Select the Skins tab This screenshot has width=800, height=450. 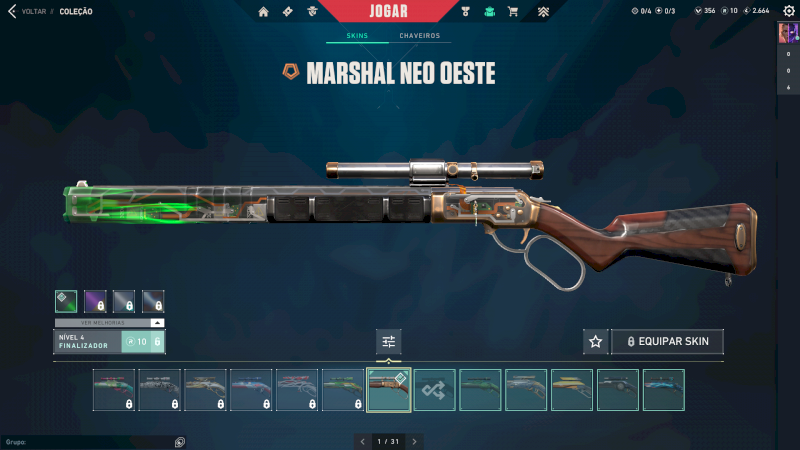click(x=357, y=36)
